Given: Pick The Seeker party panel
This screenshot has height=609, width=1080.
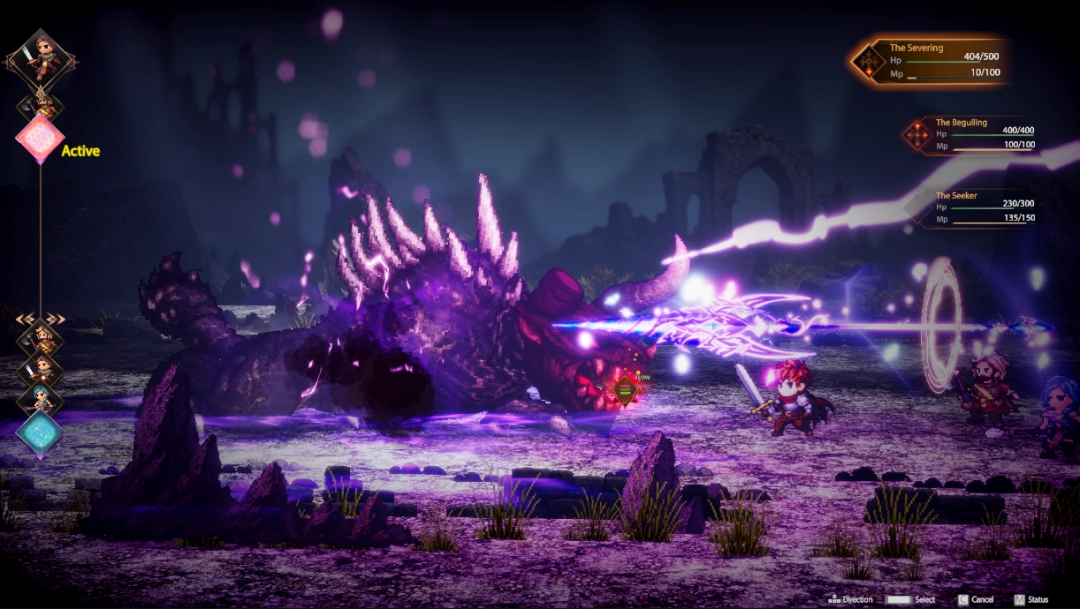Looking at the screenshot, I should point(985,207).
